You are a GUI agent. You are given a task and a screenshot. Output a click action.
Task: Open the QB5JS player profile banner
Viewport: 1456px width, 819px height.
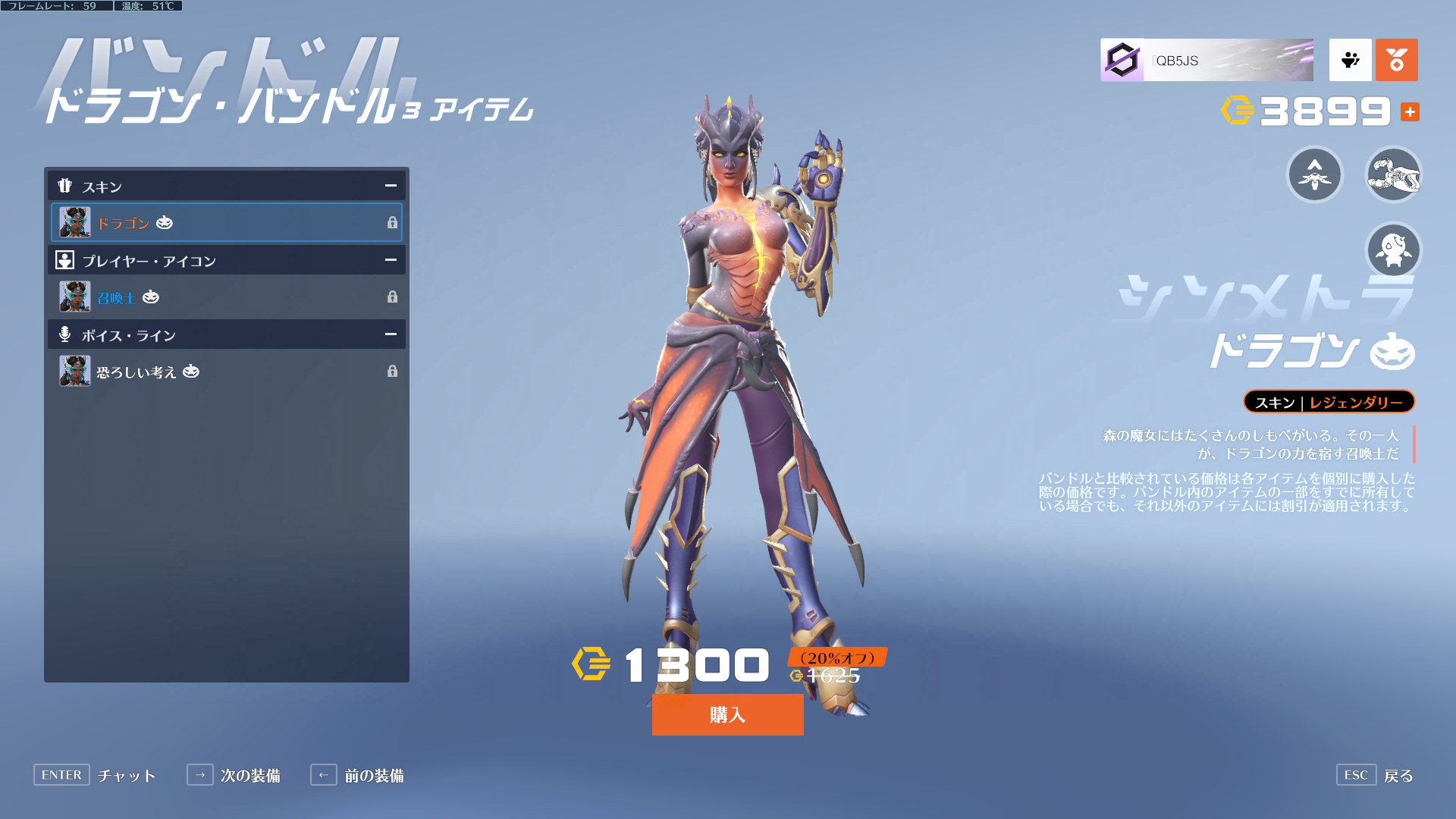coord(1207,61)
